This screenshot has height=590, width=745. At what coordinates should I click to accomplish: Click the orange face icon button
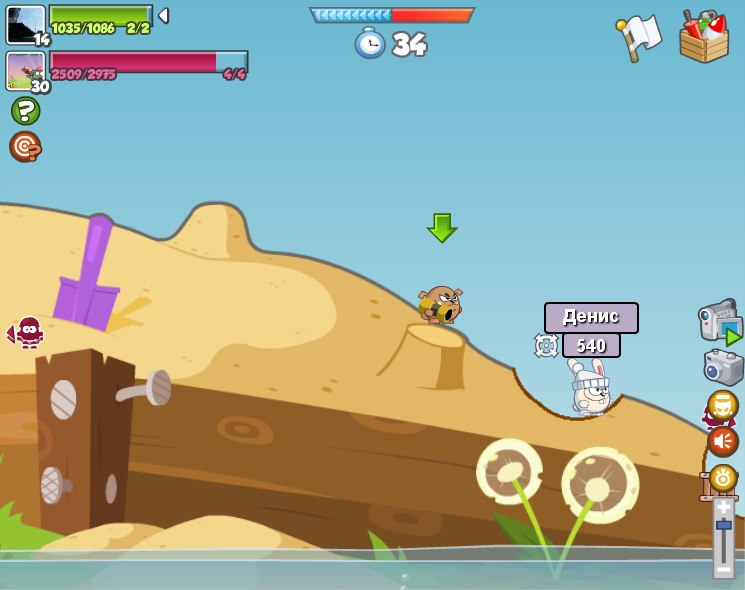pyautogui.click(x=722, y=405)
